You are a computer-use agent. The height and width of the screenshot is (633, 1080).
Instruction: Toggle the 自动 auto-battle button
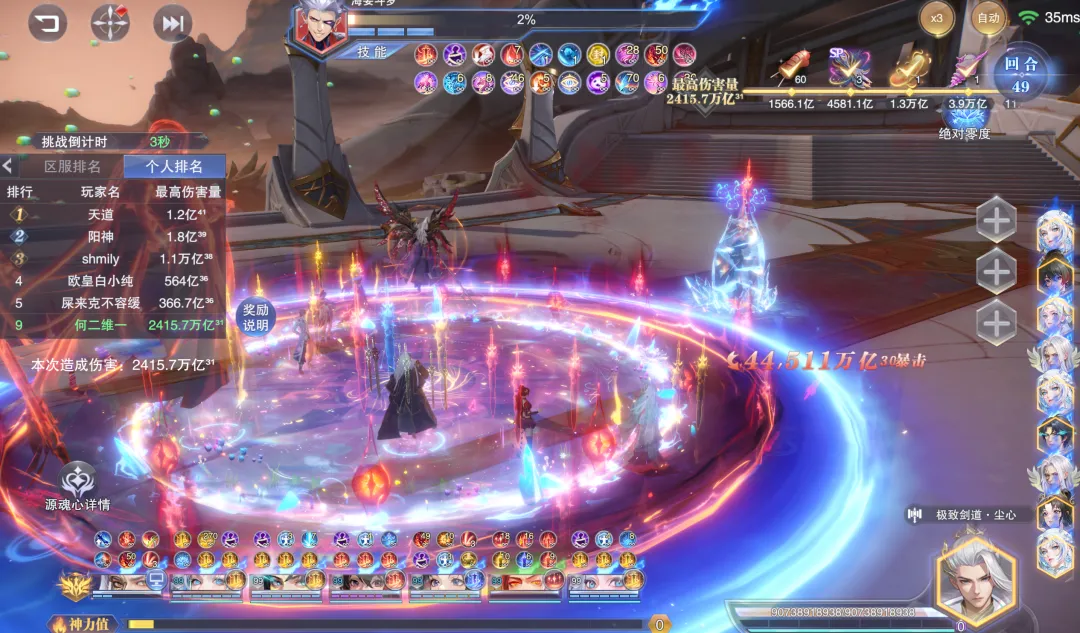point(988,18)
